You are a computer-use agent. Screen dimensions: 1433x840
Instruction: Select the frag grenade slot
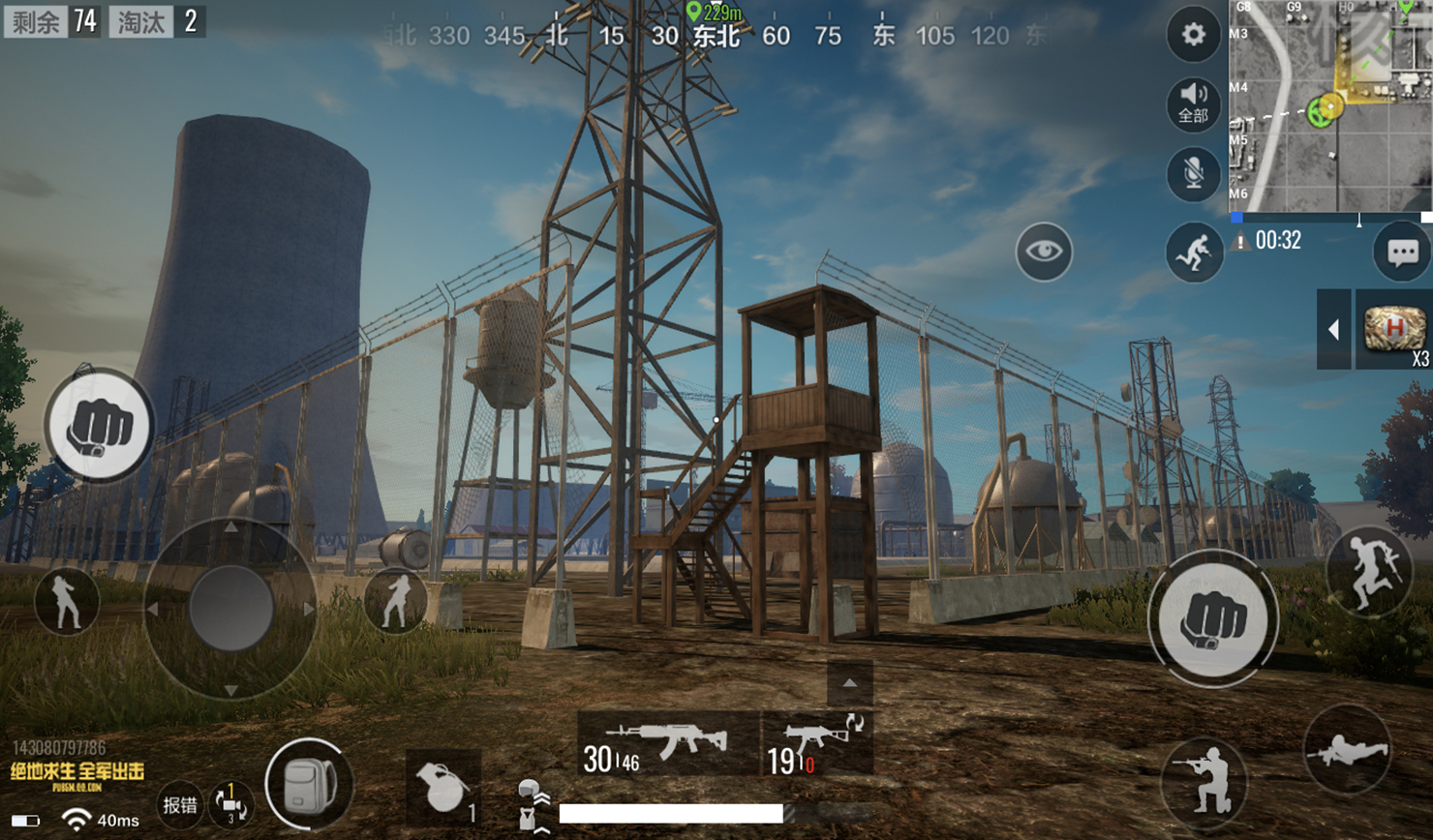coord(443,786)
